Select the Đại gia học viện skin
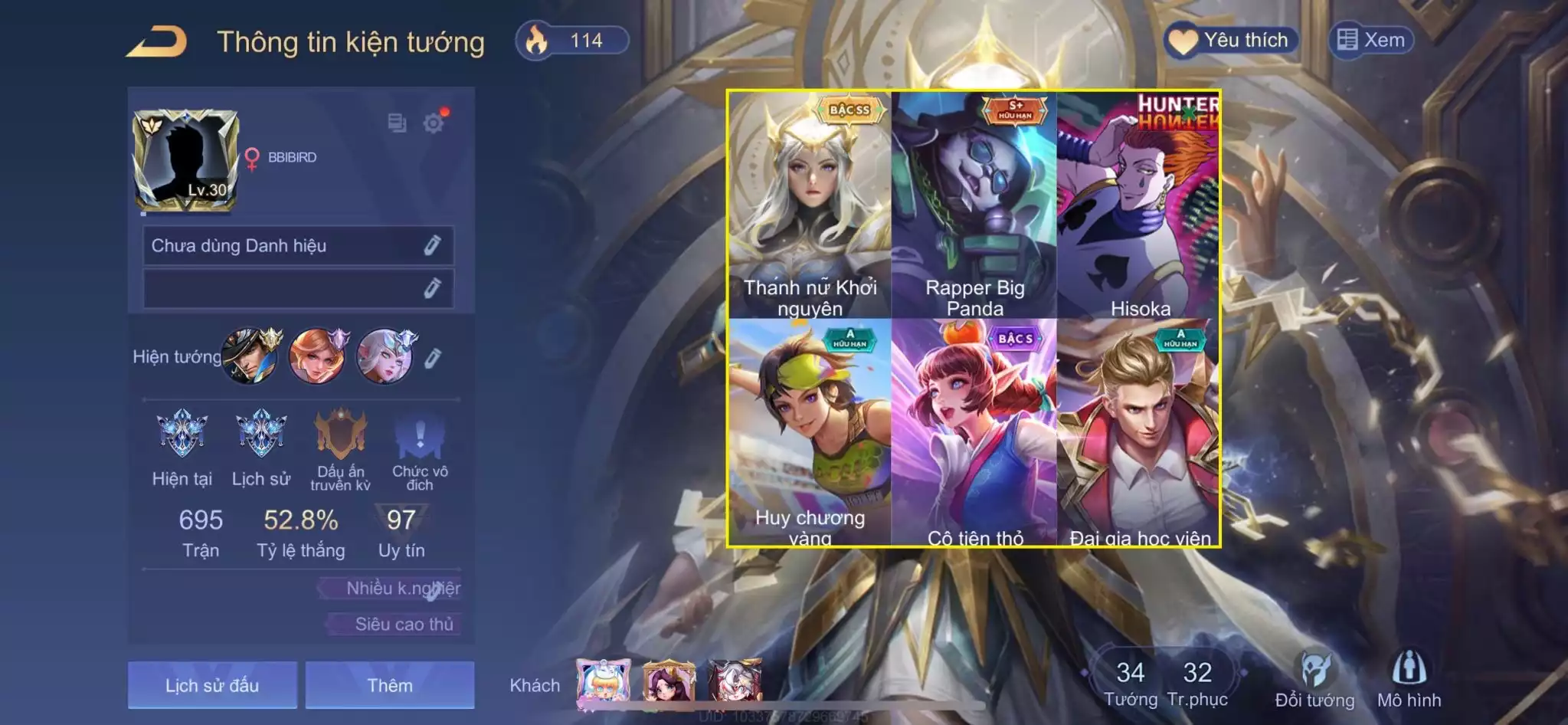Viewport: 1568px width, 725px height. (x=1139, y=431)
